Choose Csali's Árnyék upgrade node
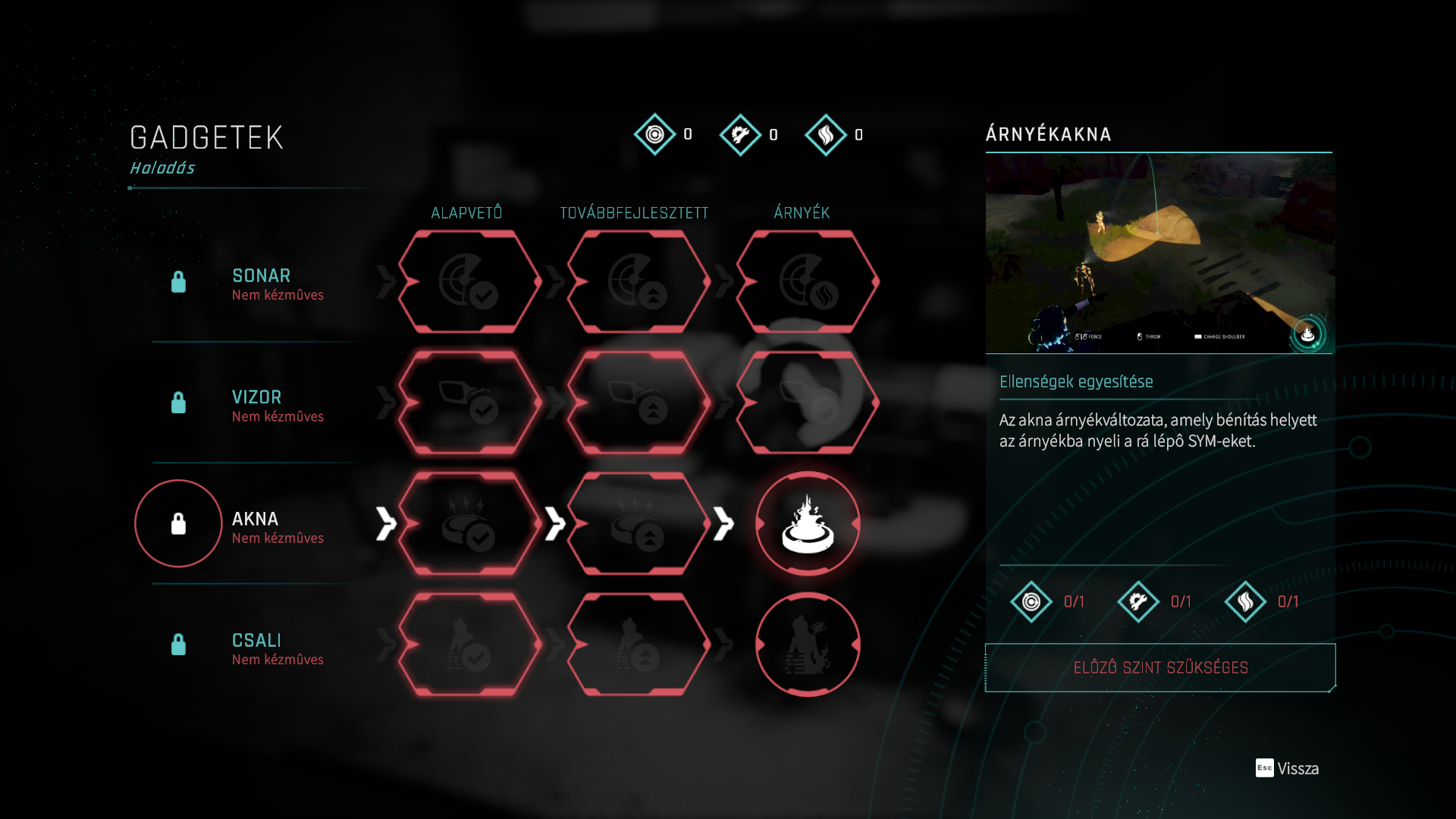This screenshot has height=819, width=1456. [x=808, y=645]
